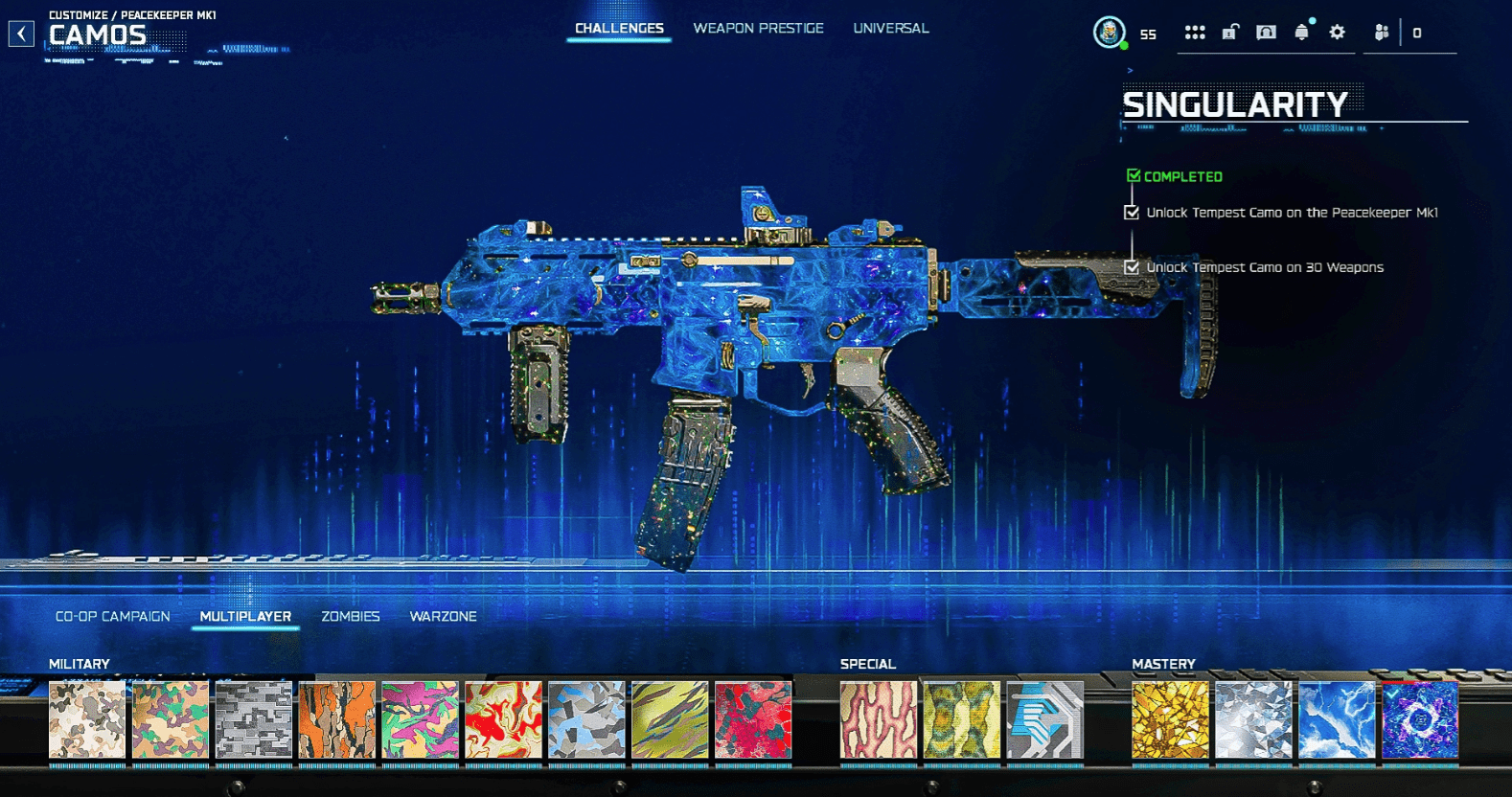Open the Universal tab

pos(890,28)
